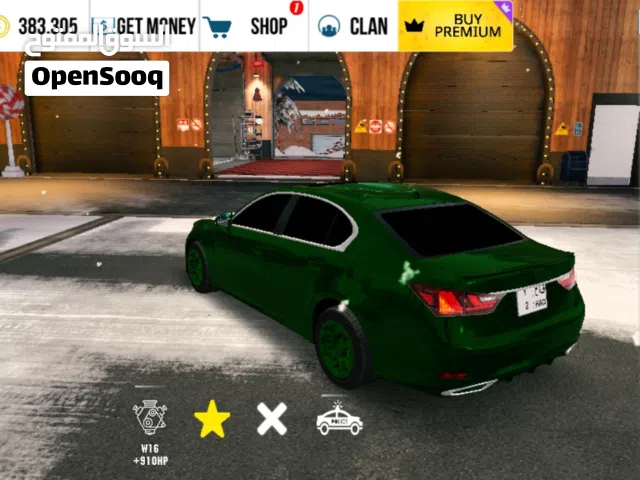Tap the yellow star icon

[212, 419]
